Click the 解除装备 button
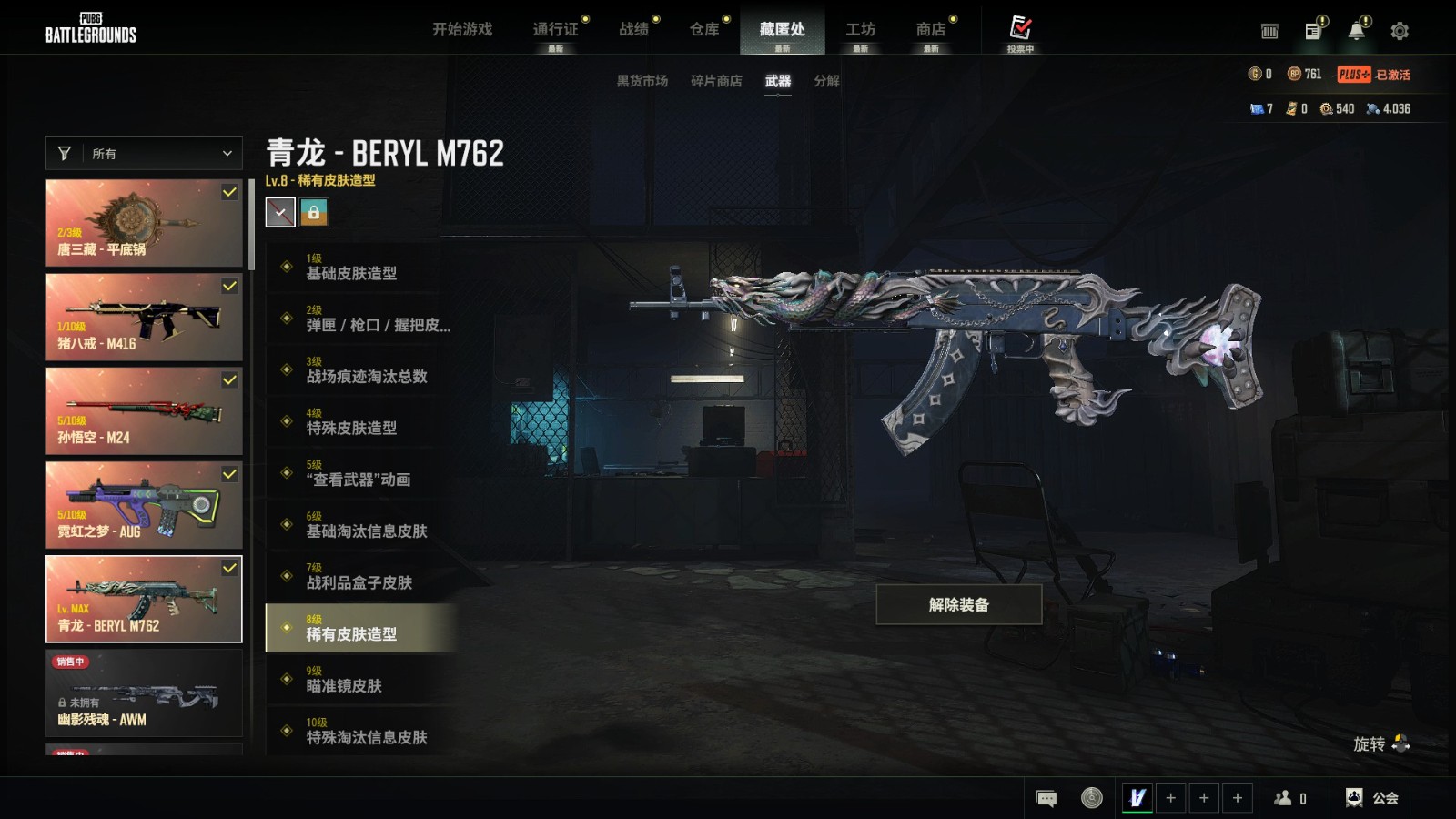The height and width of the screenshot is (819, 1456). (x=958, y=605)
